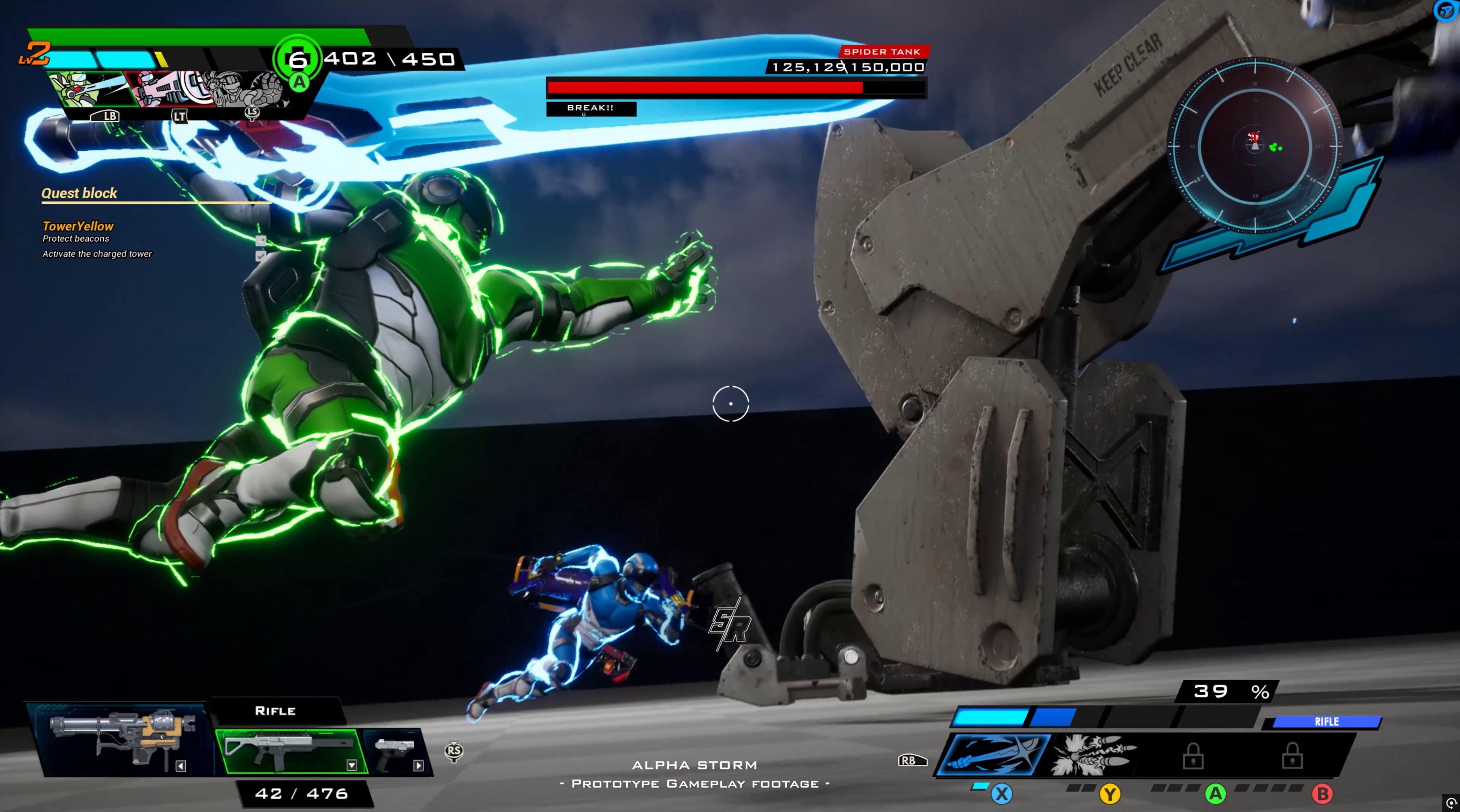The image size is (1460, 812).
Task: Toggle the Protect beacons checkbox
Action: tap(261, 240)
